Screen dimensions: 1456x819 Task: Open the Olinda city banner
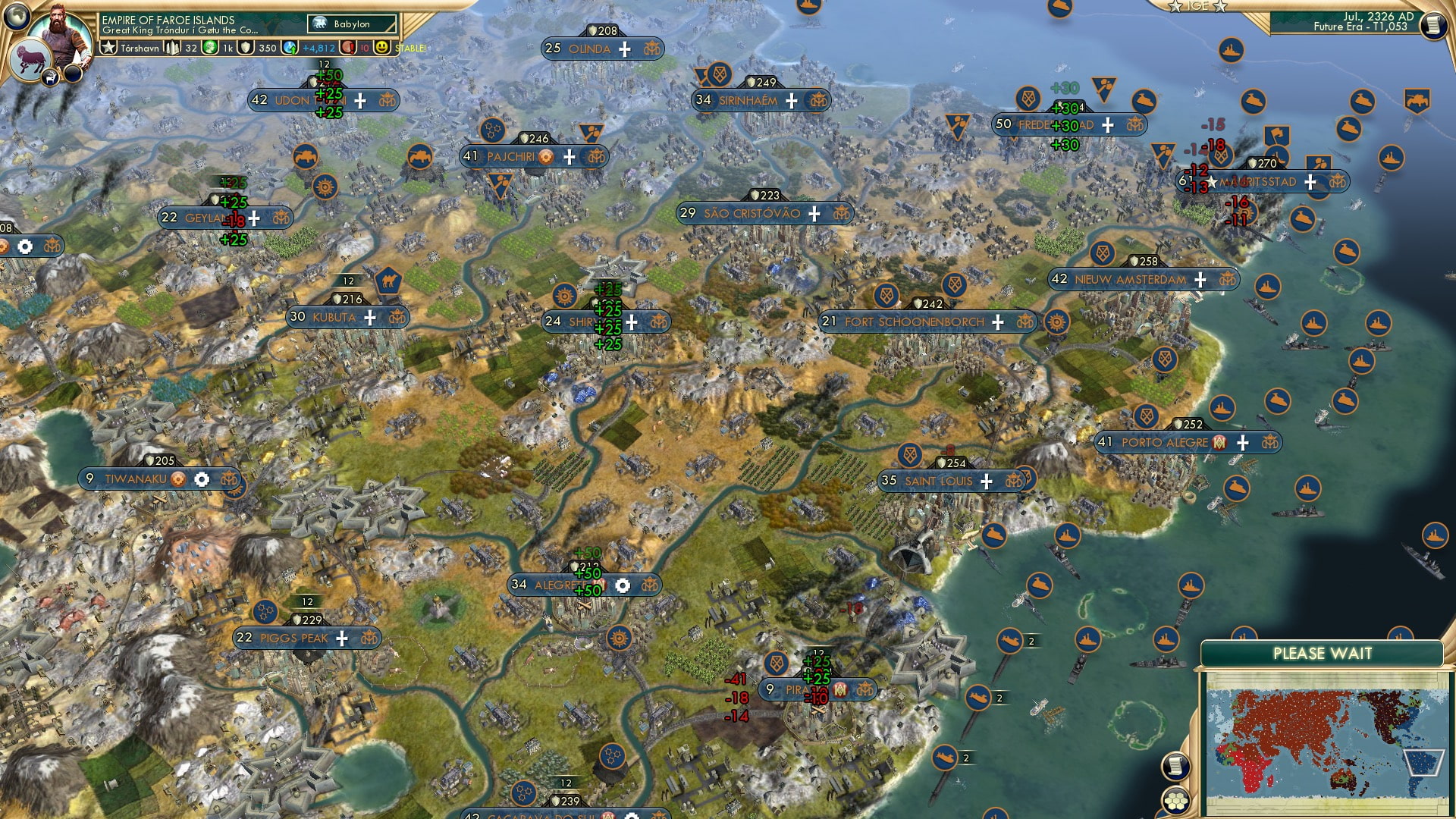click(589, 49)
